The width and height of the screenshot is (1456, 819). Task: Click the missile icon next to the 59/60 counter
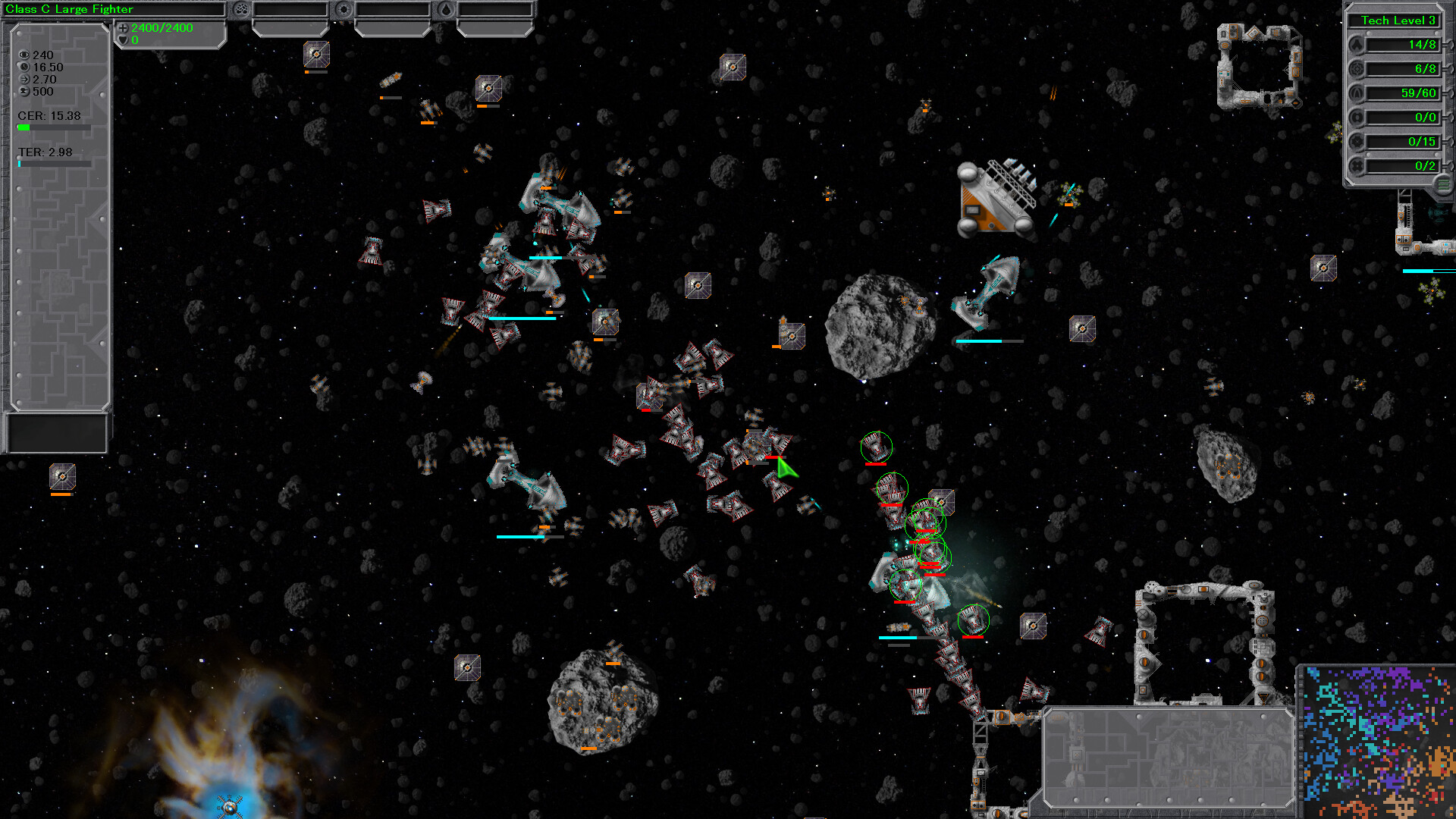1357,93
